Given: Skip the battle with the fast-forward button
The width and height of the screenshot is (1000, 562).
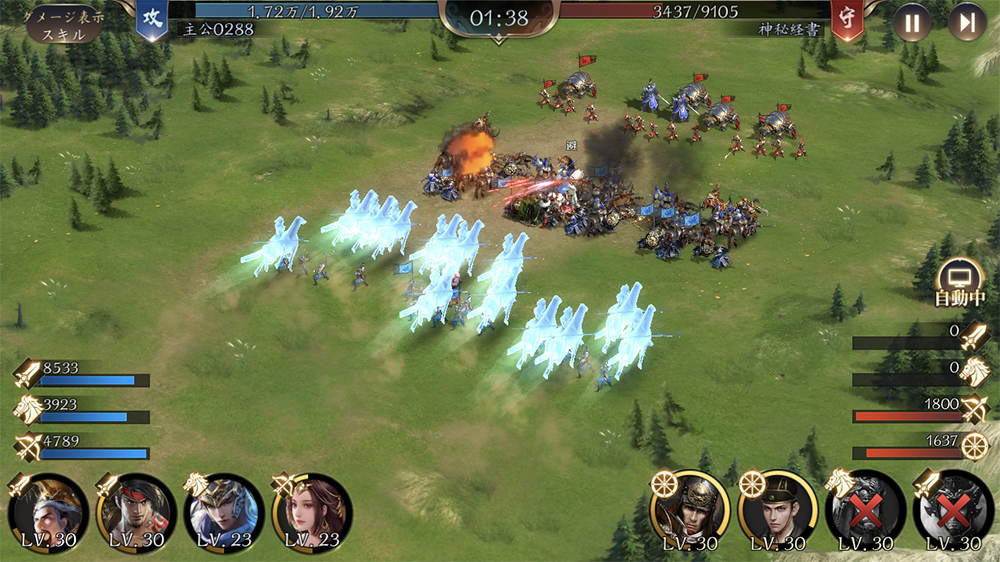Looking at the screenshot, I should pos(966,22).
